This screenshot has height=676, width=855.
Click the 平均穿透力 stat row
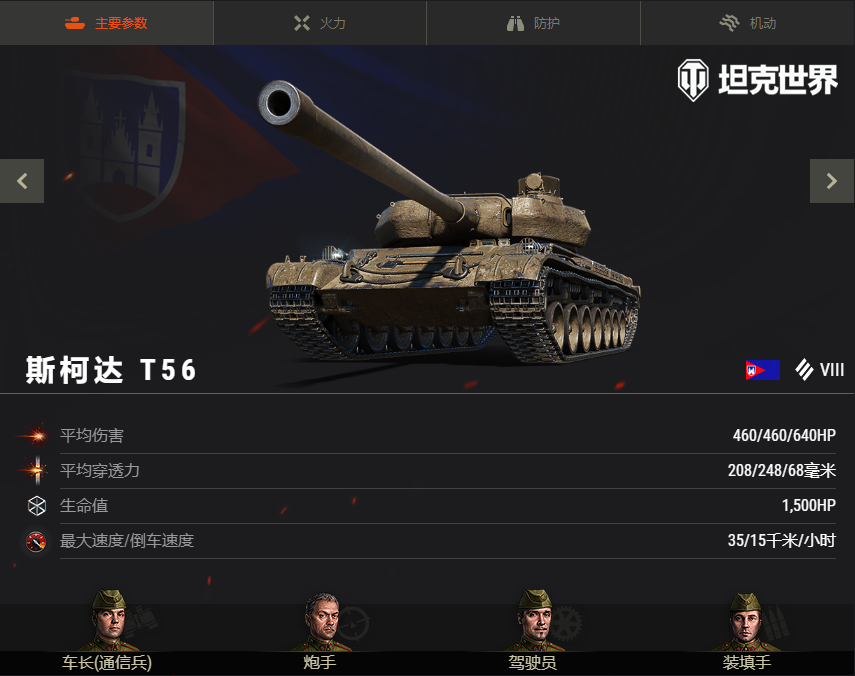pos(427,471)
